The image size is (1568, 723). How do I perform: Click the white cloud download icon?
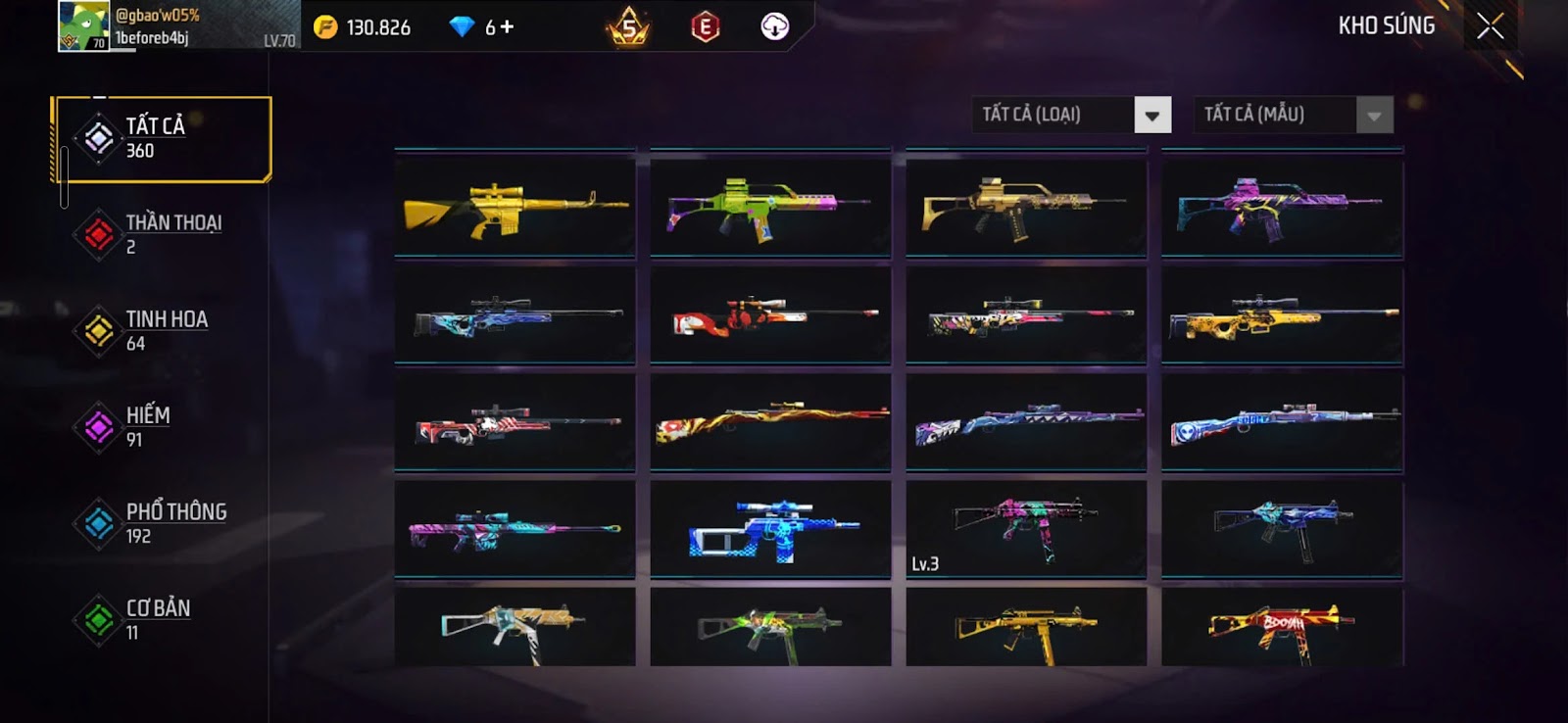(x=774, y=27)
